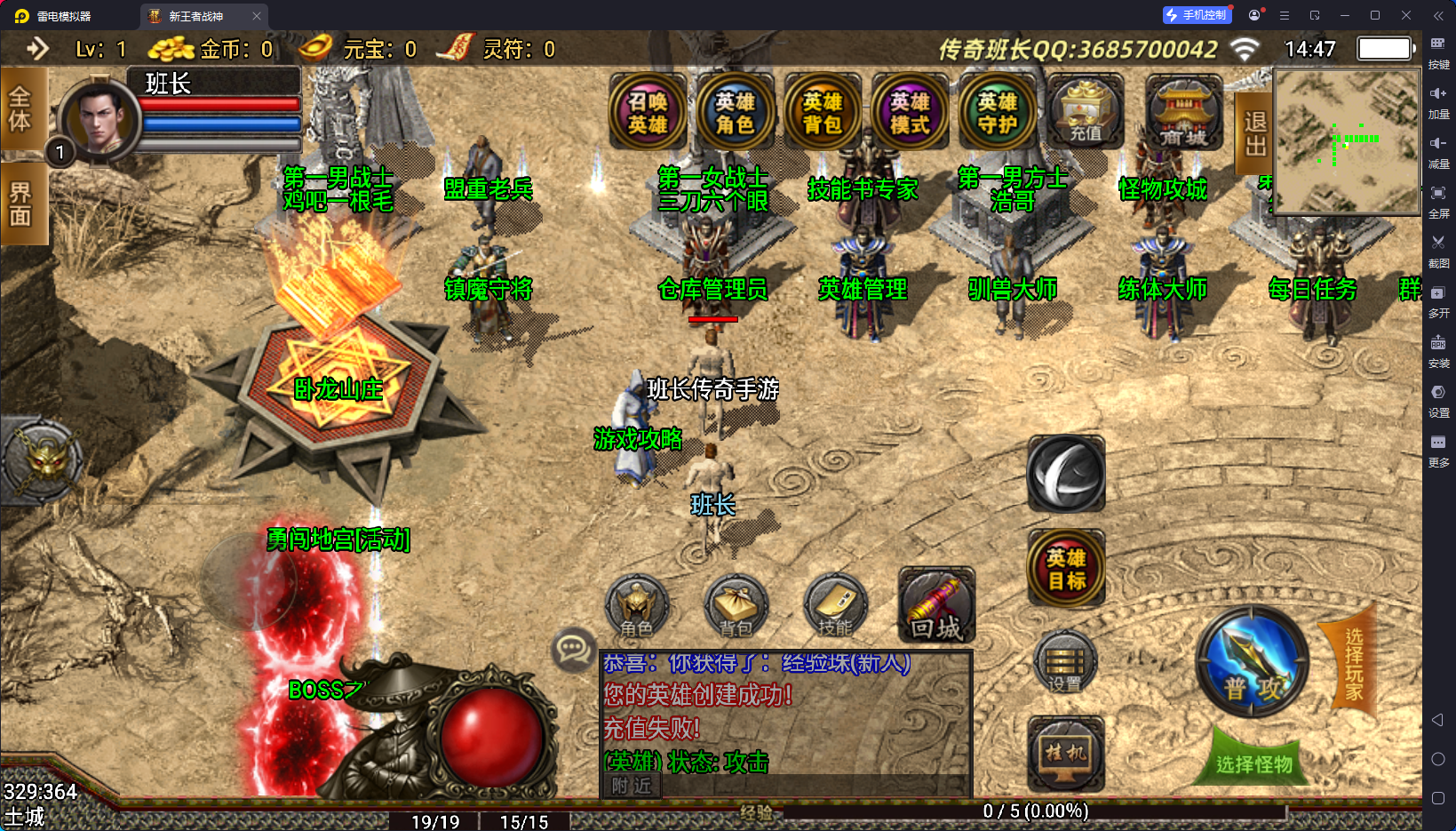Open the 商城 shop icon
Screen dimensions: 1456x831
click(x=1183, y=113)
